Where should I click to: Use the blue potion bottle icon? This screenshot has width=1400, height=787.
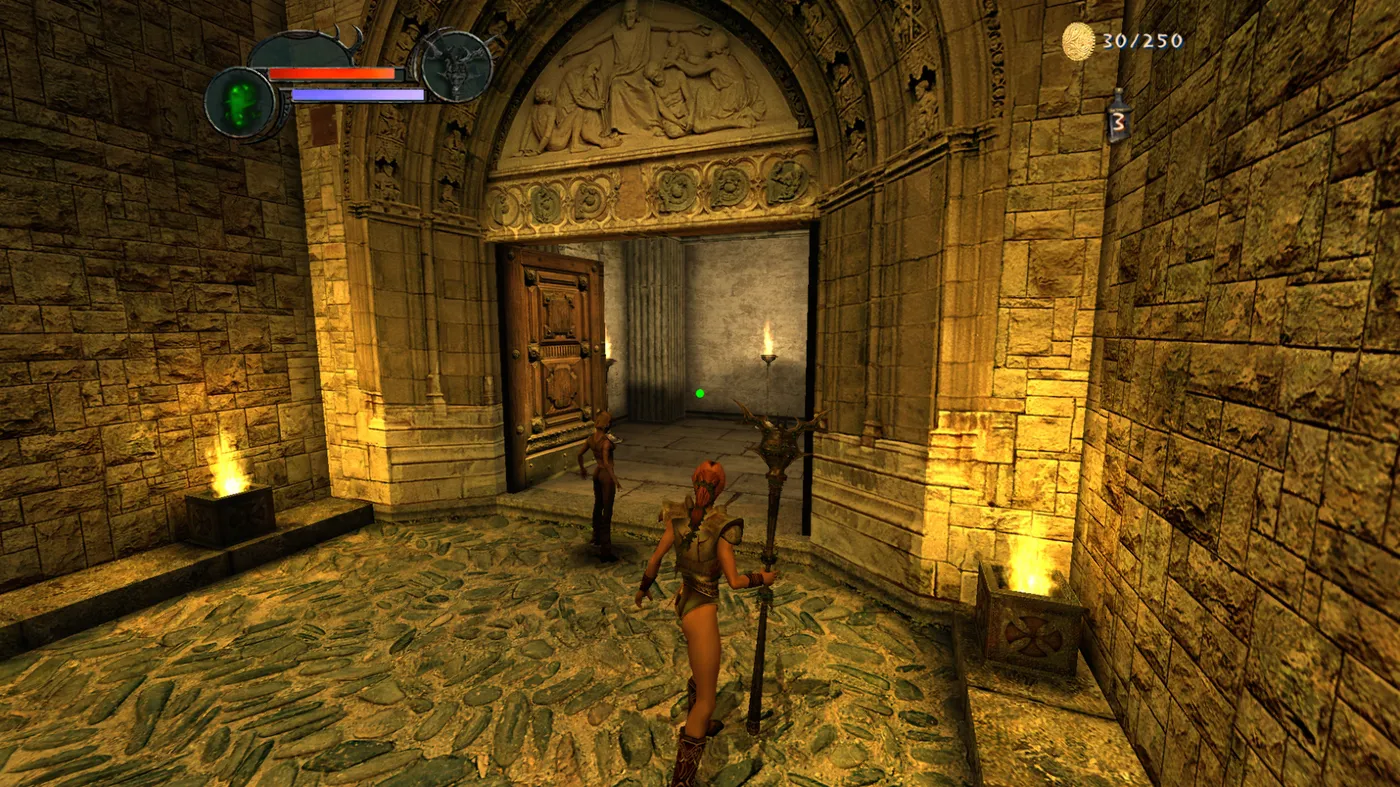pyautogui.click(x=1119, y=117)
